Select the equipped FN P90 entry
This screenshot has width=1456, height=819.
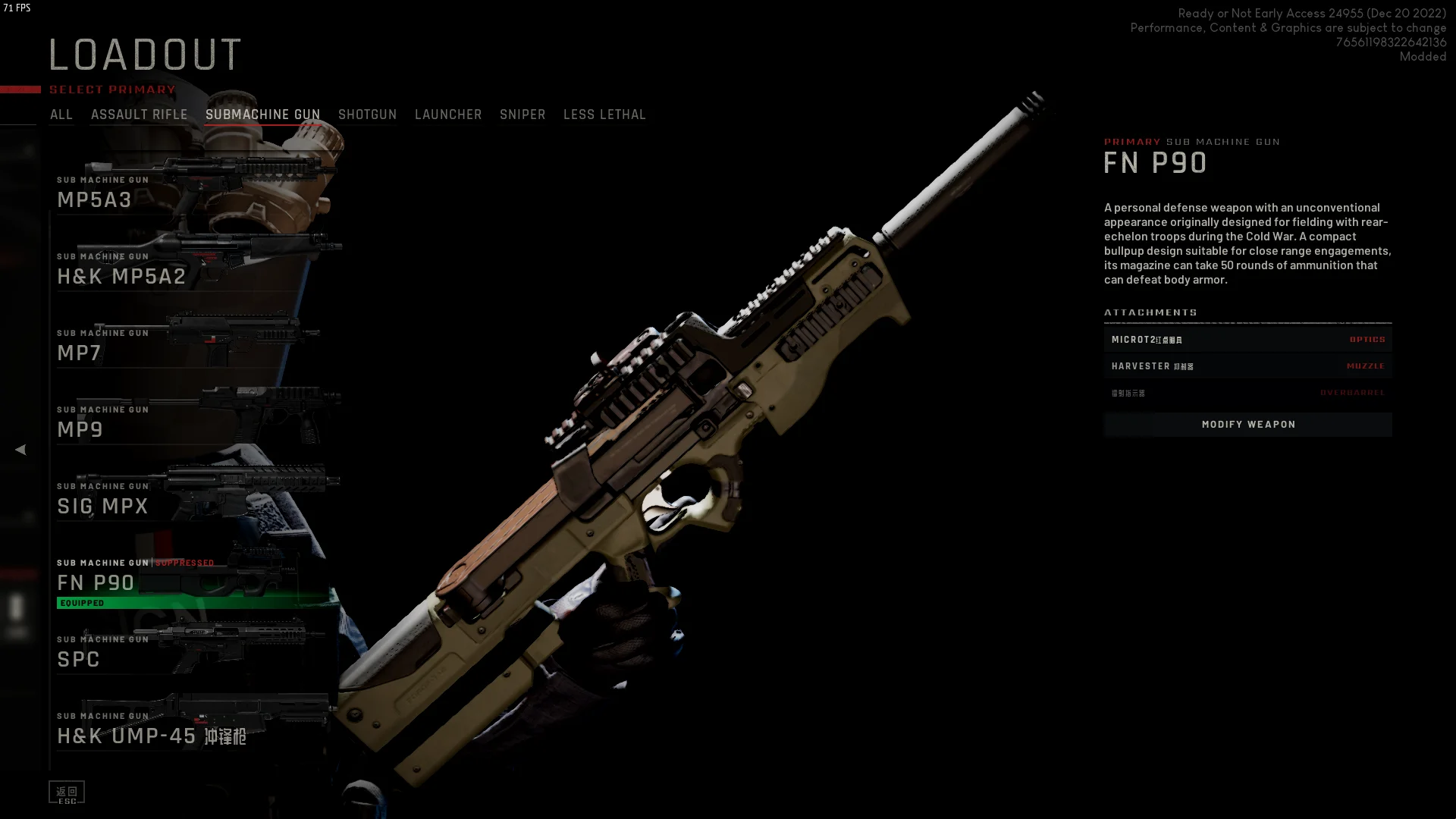190,581
